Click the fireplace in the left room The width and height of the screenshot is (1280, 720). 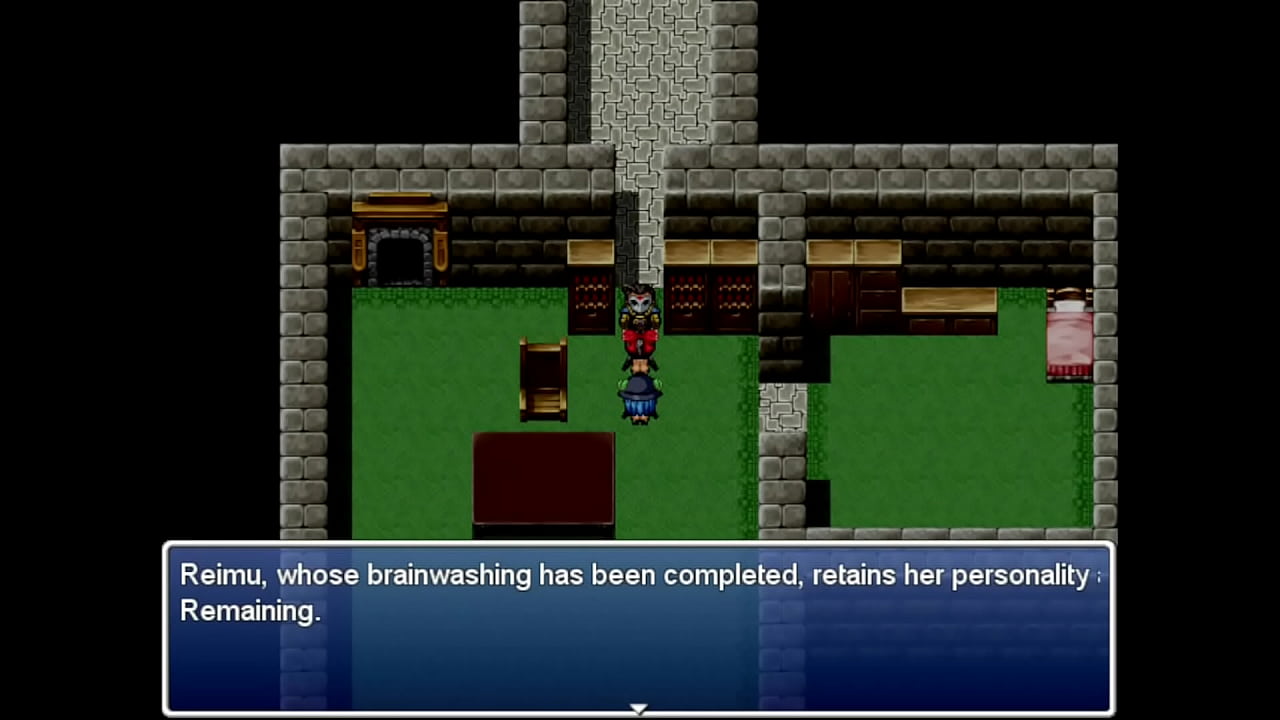400,240
